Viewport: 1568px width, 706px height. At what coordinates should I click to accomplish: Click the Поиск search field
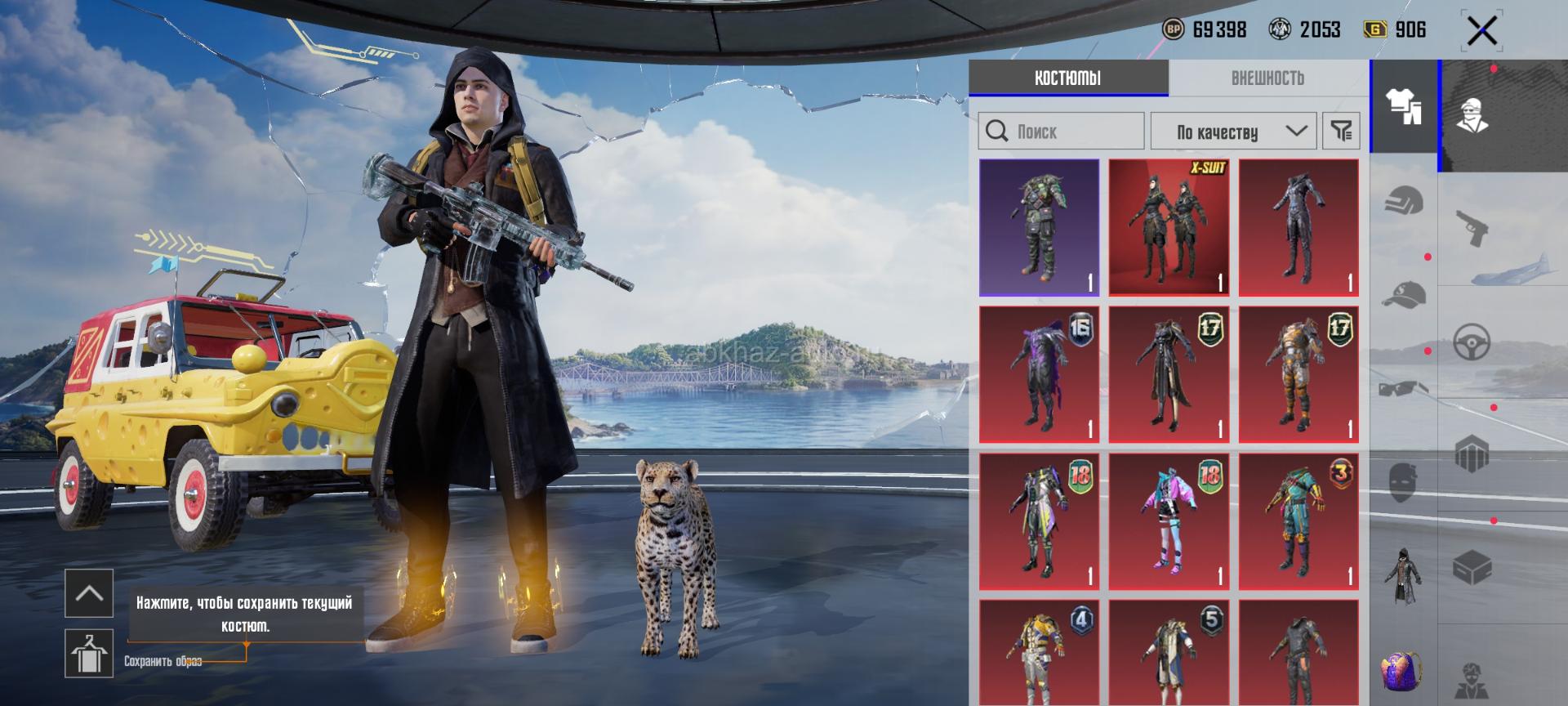pyautogui.click(x=1061, y=131)
